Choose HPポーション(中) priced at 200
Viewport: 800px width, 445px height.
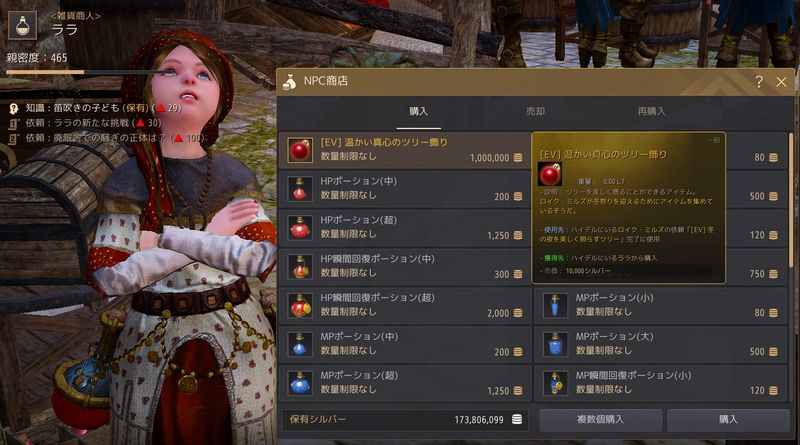coord(403,188)
